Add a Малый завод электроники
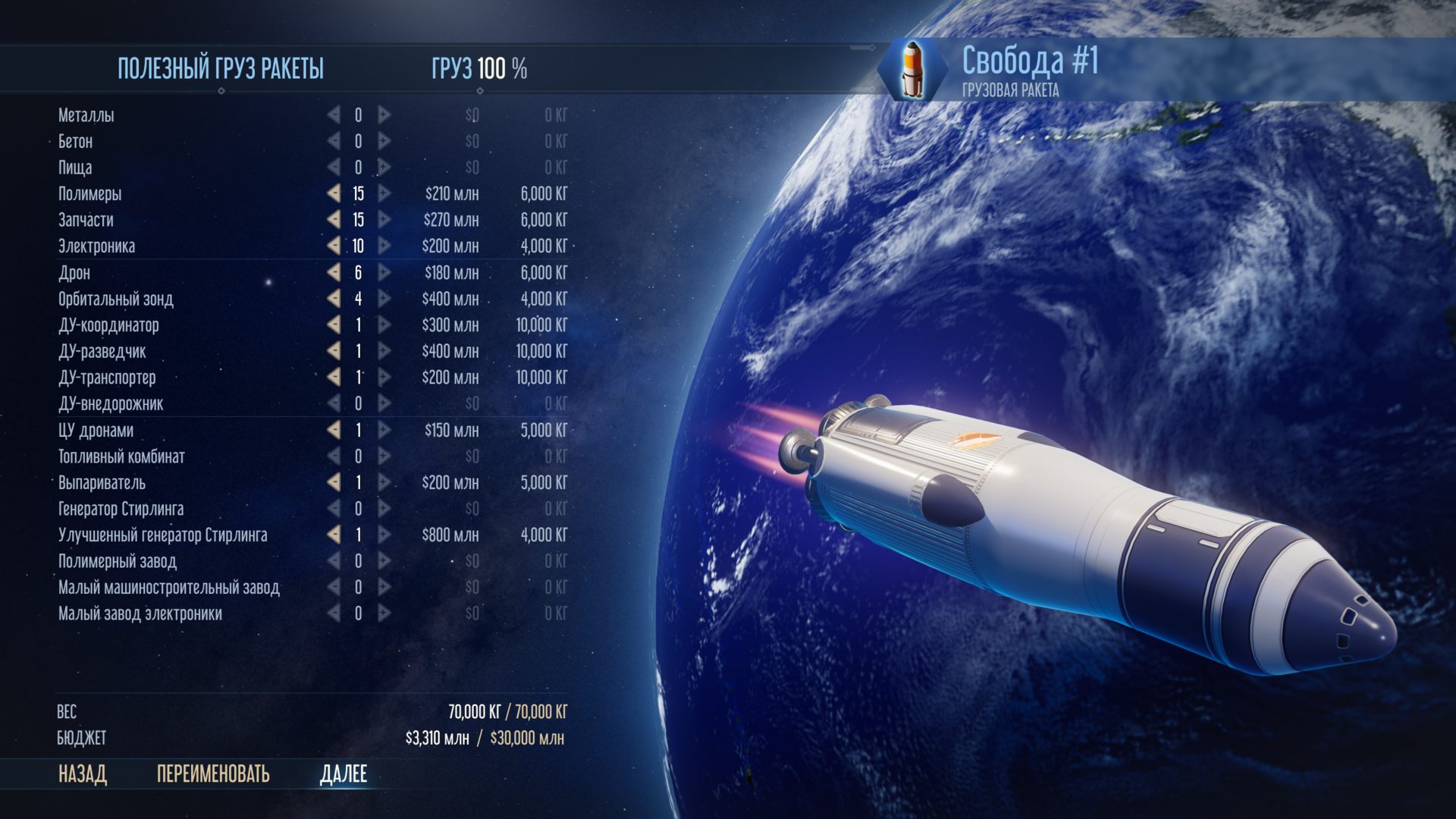The image size is (1456, 819). point(384,613)
